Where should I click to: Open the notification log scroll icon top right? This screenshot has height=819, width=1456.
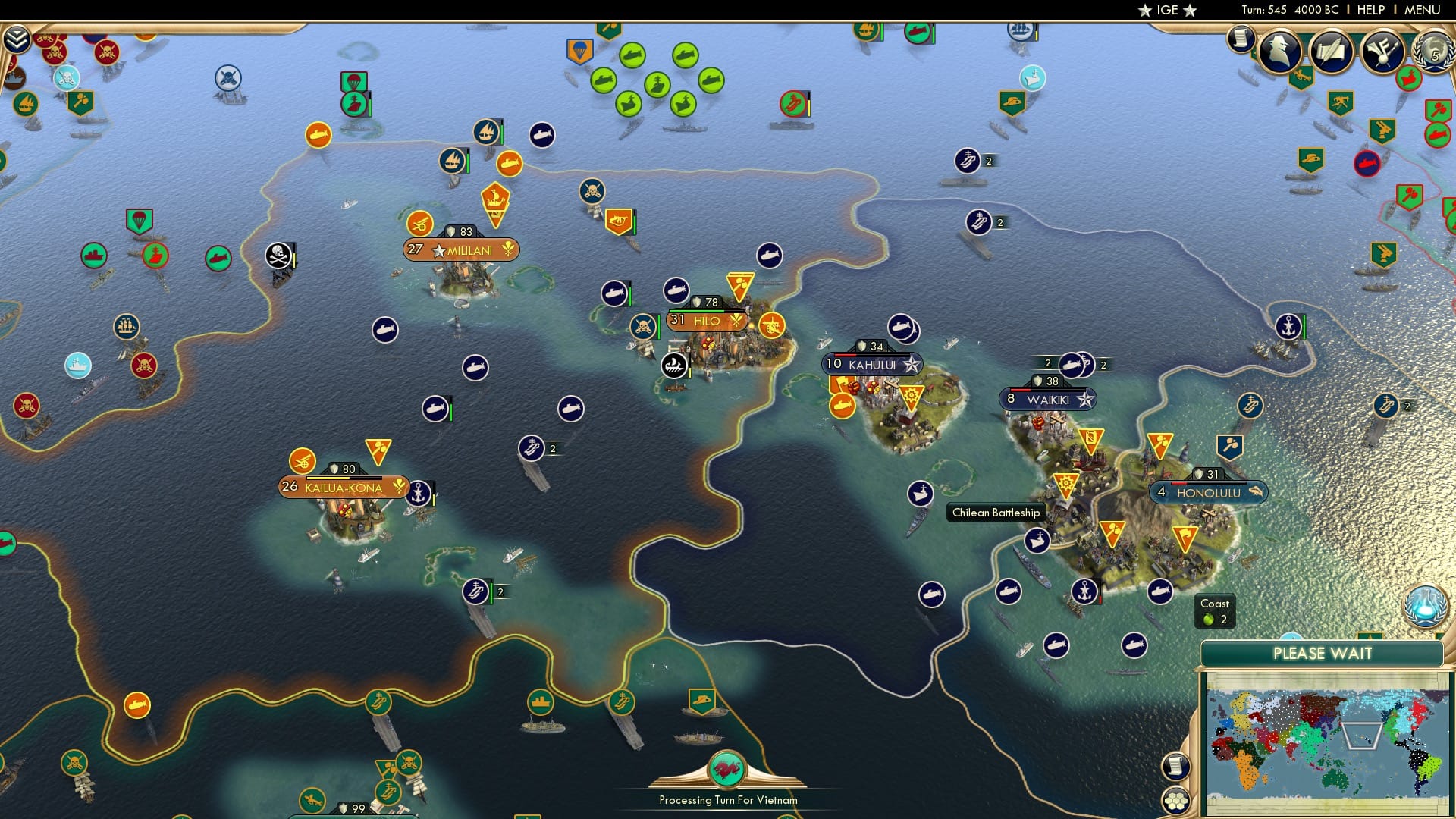[x=1241, y=38]
